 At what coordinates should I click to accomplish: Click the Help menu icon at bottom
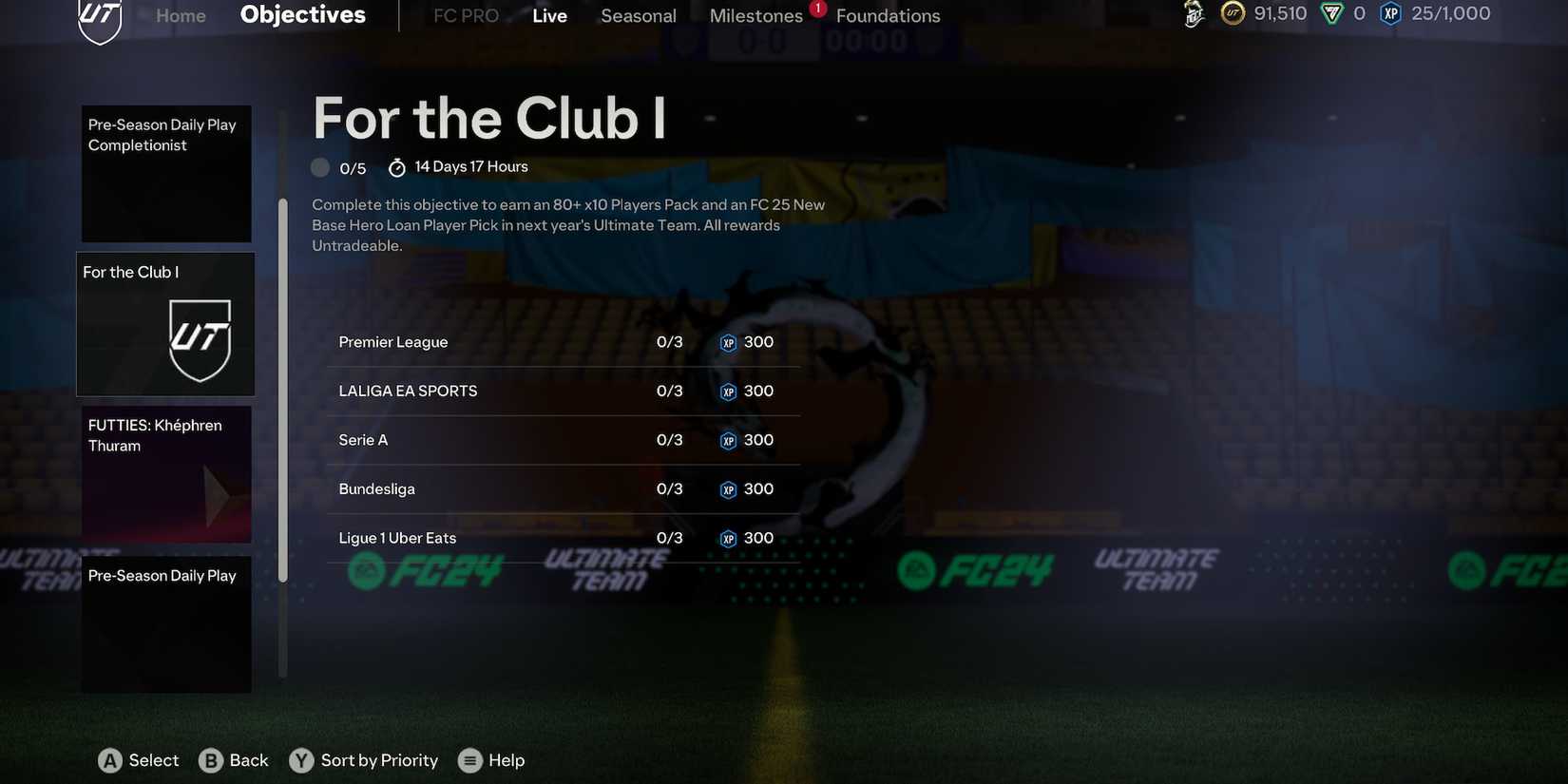468,759
